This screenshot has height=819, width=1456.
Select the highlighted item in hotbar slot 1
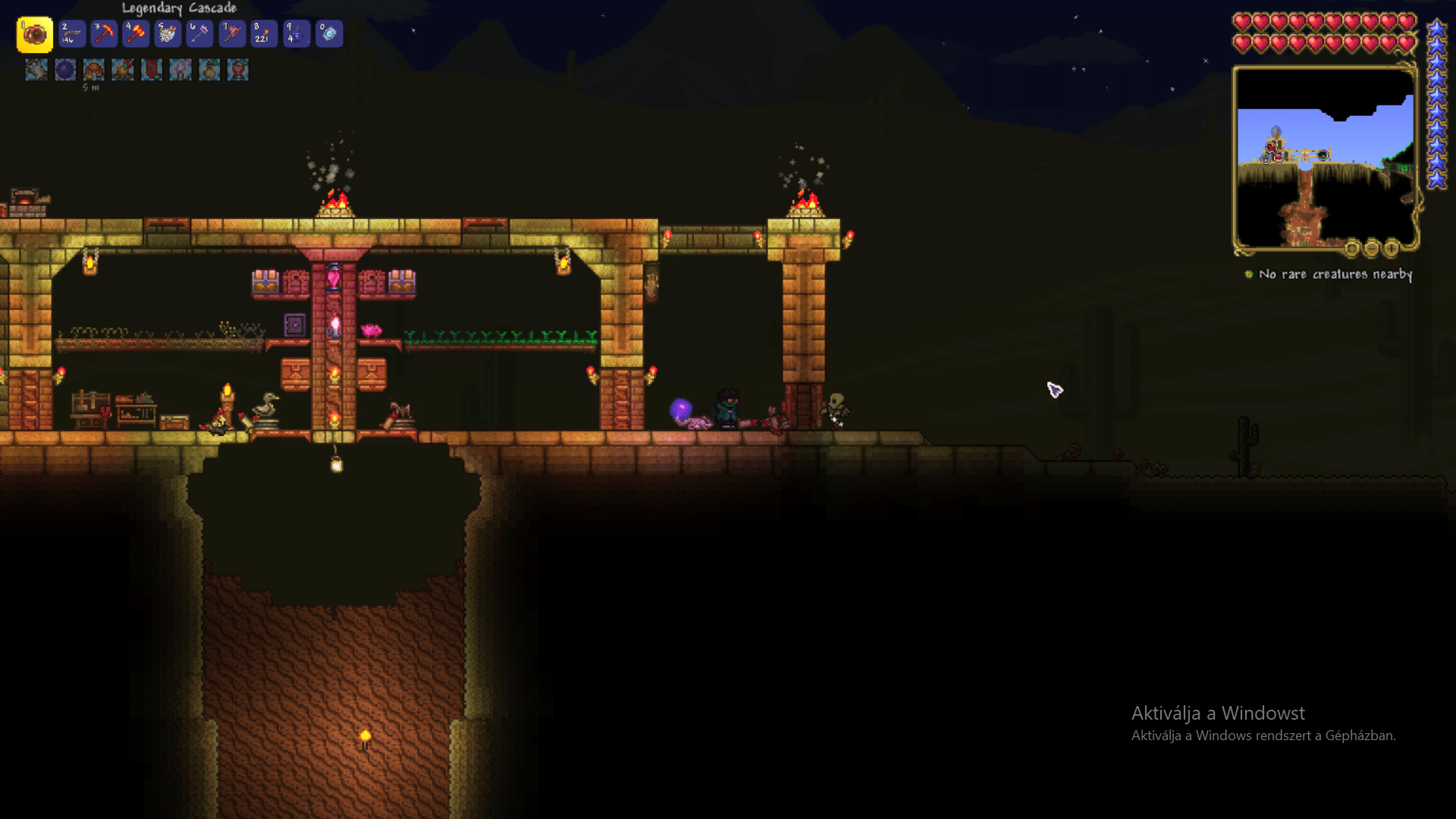tap(37, 33)
